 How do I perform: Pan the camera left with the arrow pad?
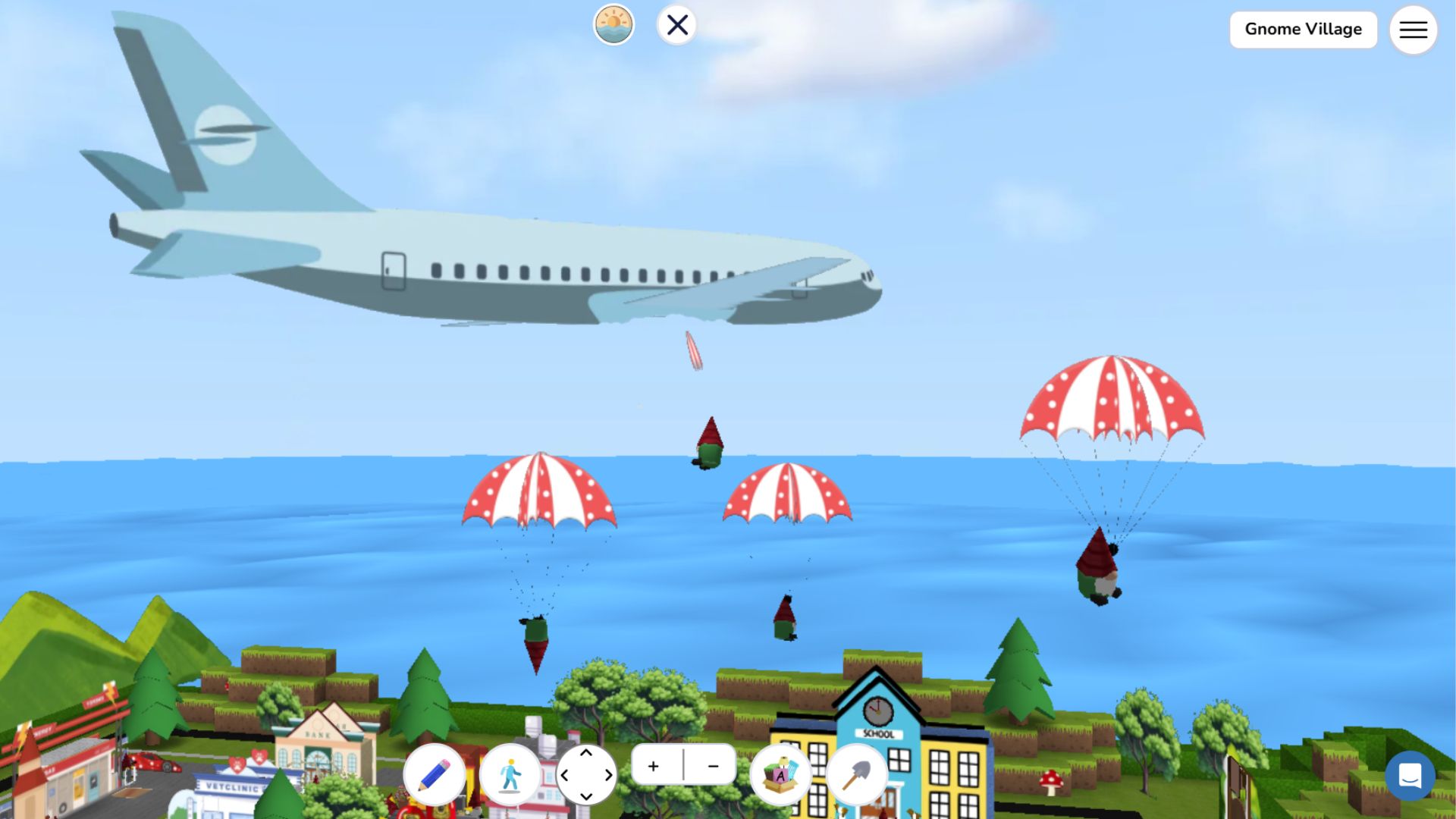click(x=567, y=775)
